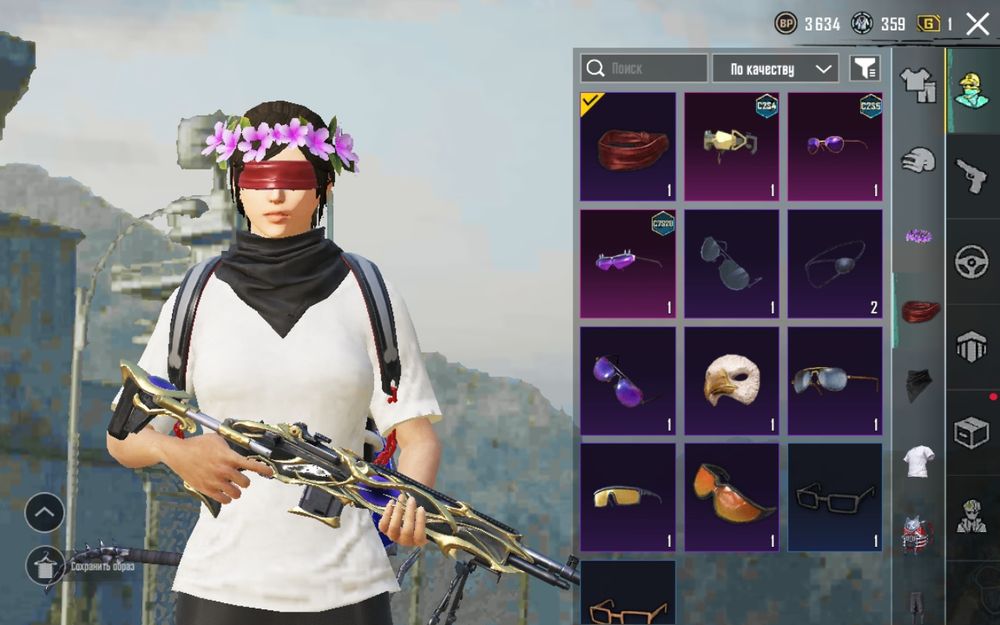This screenshot has width=1000, height=625.
Task: Select the white t-shirt equipment slot
Action: (919, 461)
